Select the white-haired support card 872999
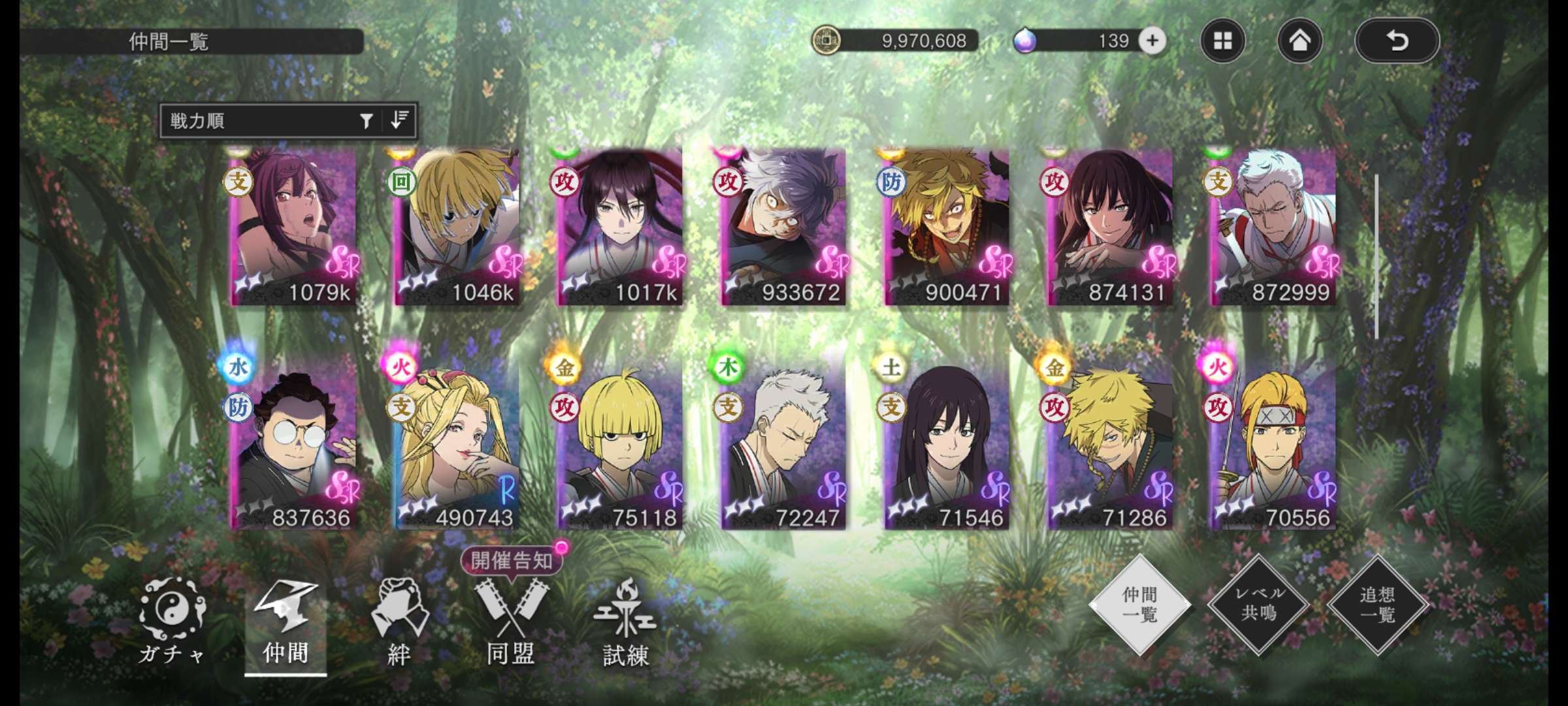Image resolution: width=1568 pixels, height=706 pixels. pyautogui.click(x=1273, y=226)
